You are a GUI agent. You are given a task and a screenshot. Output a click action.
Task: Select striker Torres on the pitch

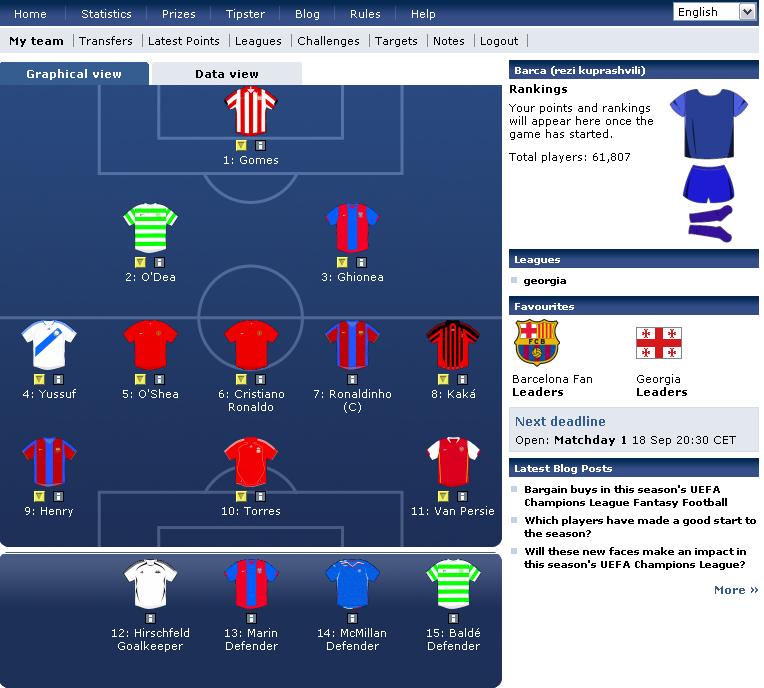tap(250, 463)
